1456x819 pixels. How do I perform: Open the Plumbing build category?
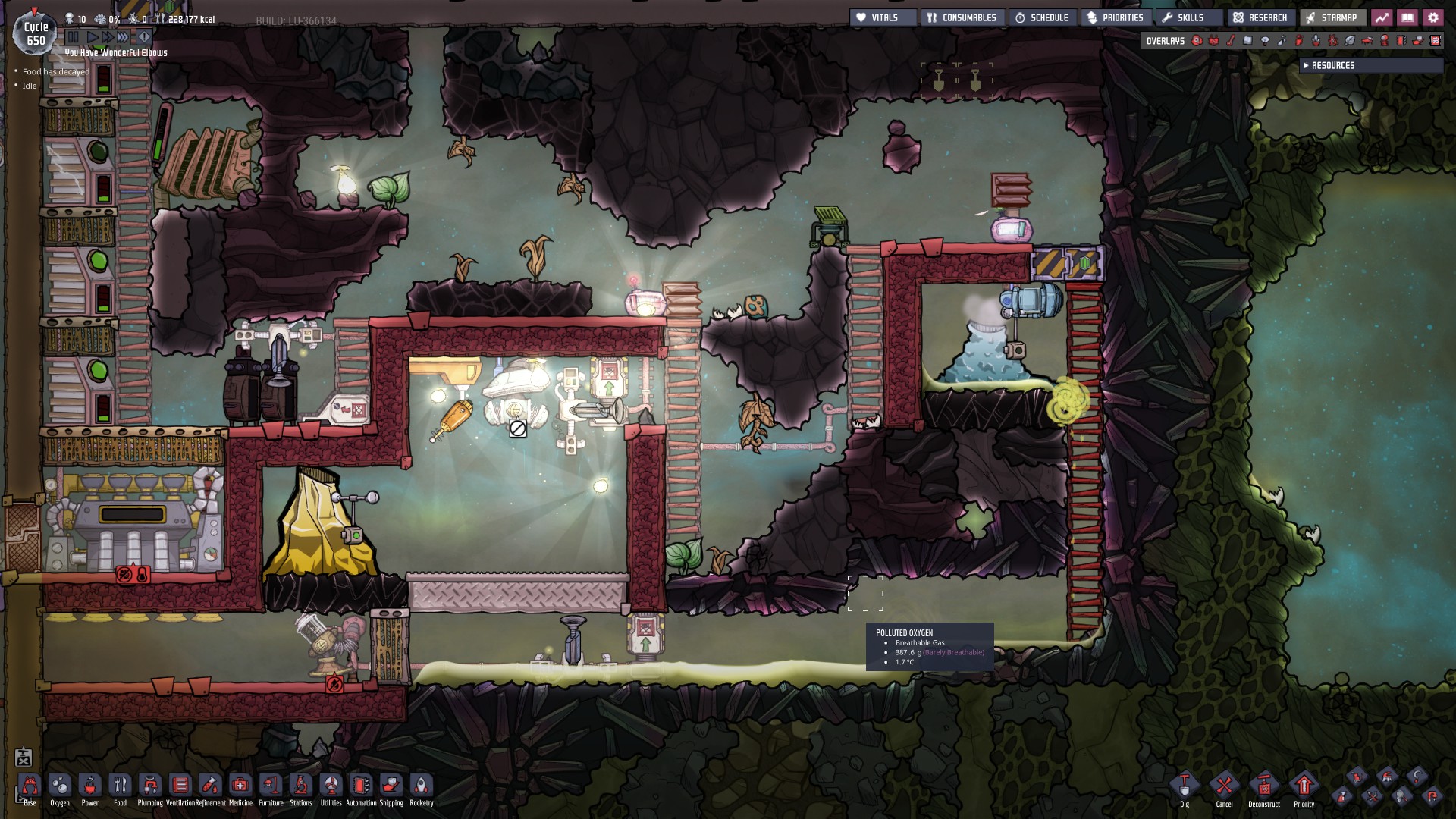click(150, 786)
